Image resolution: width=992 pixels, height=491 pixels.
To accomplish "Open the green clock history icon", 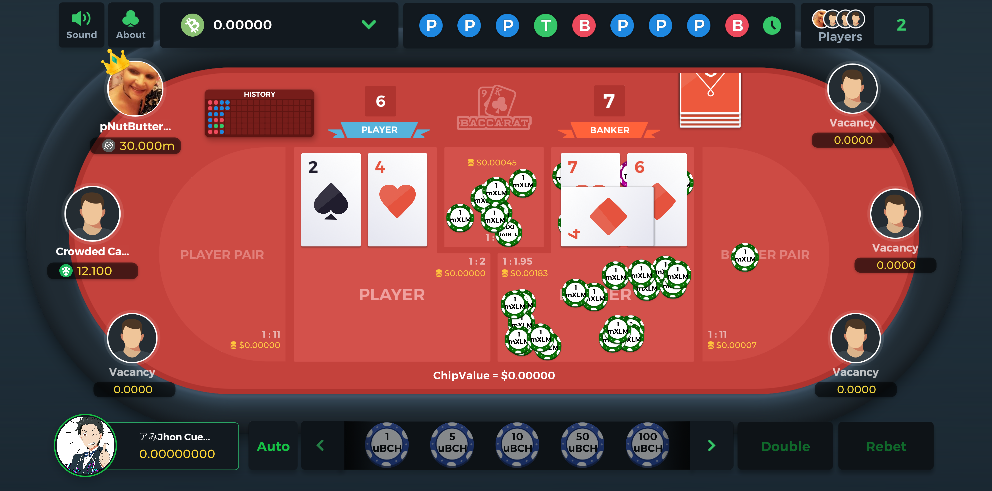I will pos(772,26).
